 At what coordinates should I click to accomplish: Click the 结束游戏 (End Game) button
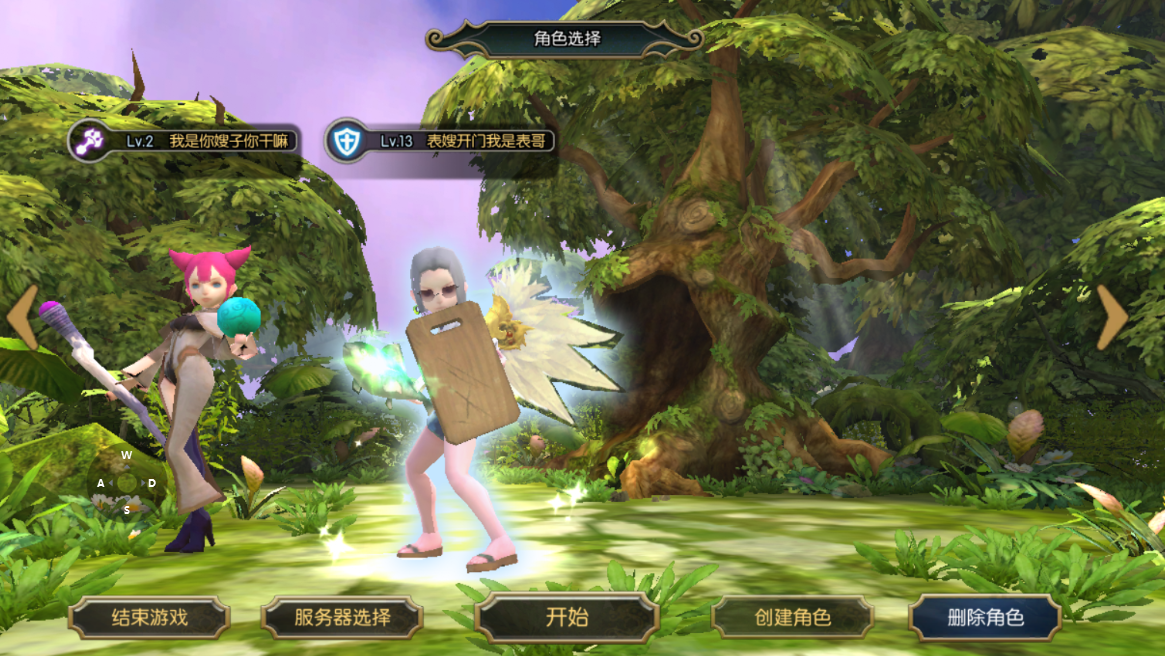149,618
